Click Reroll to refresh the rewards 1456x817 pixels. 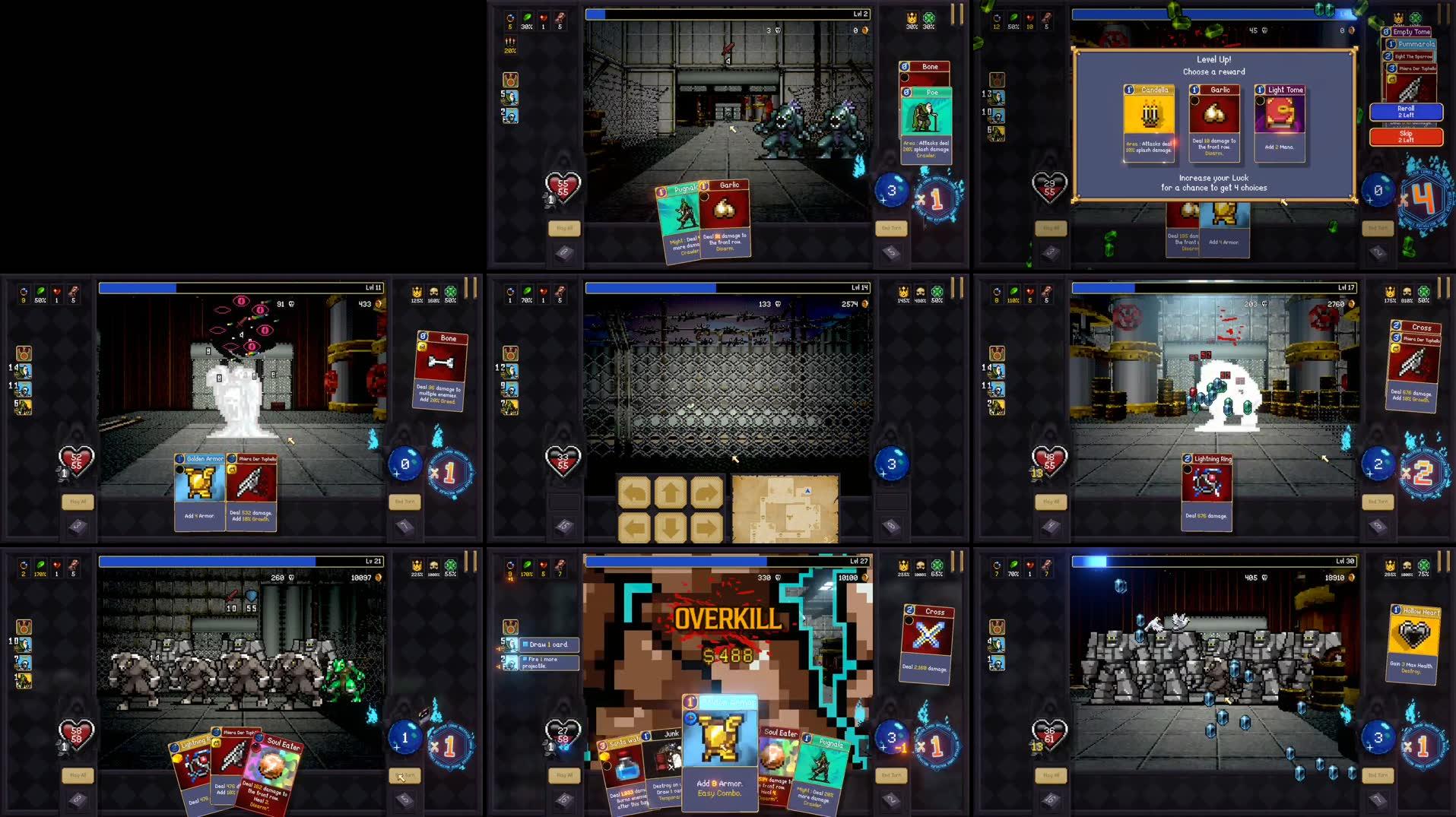coord(1407,112)
